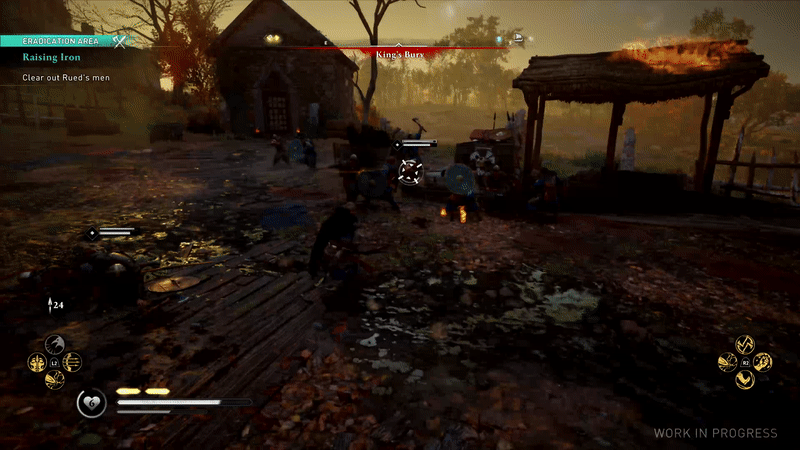Activate the kick boot melee ability

[744, 380]
